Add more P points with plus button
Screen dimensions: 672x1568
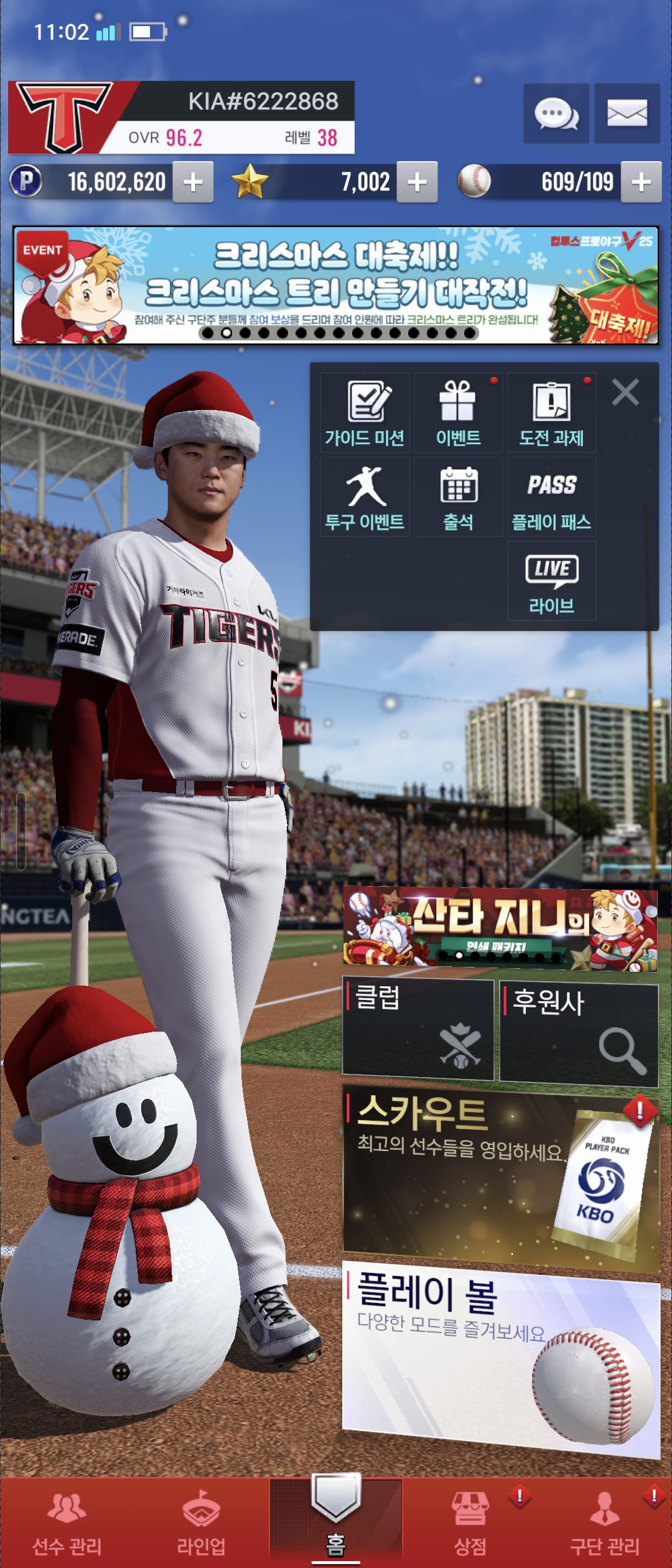(193, 182)
